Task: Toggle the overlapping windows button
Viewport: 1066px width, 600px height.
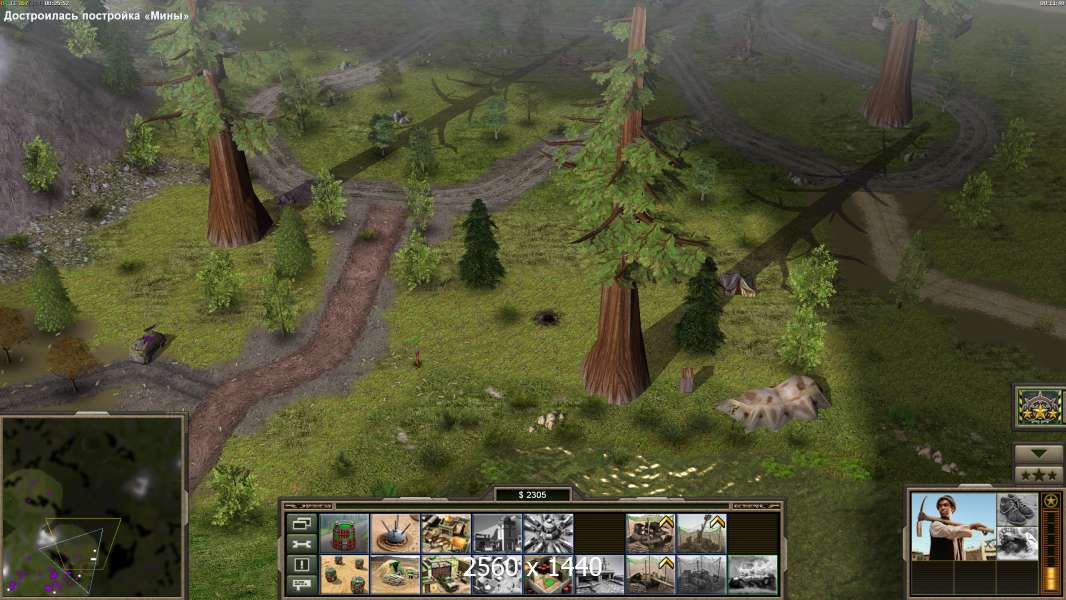Action: pyautogui.click(x=300, y=523)
